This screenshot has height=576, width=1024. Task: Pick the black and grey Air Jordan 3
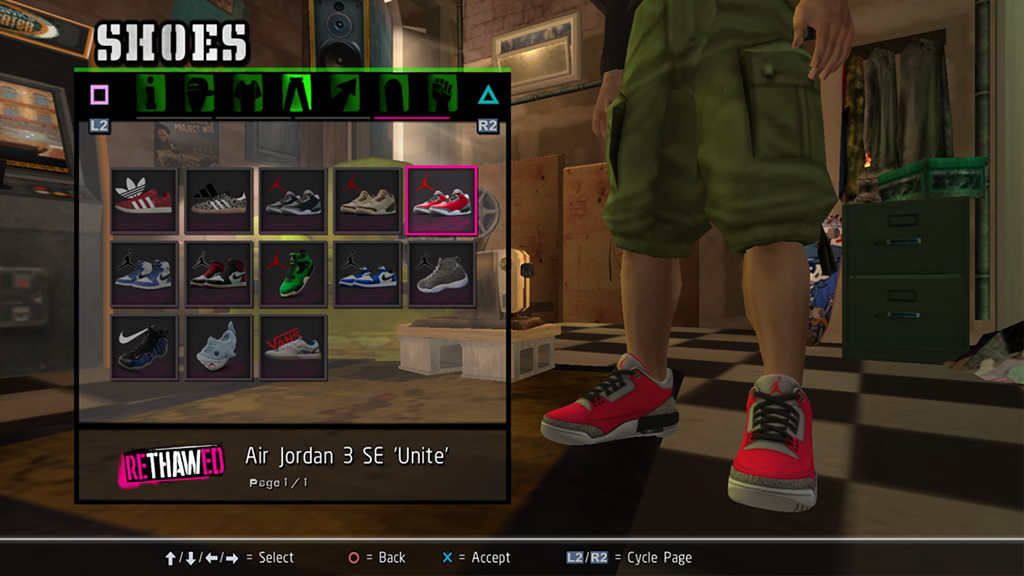pyautogui.click(x=293, y=201)
